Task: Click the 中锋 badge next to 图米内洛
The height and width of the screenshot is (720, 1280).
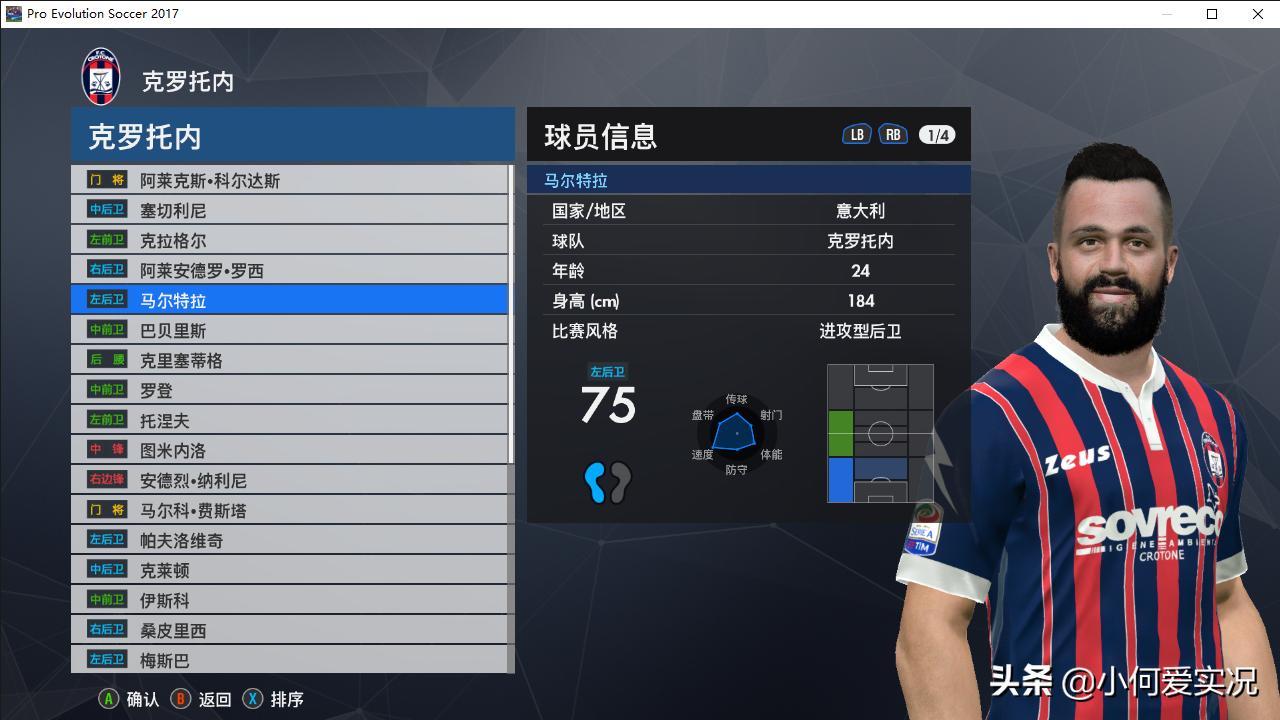Action: pos(105,449)
